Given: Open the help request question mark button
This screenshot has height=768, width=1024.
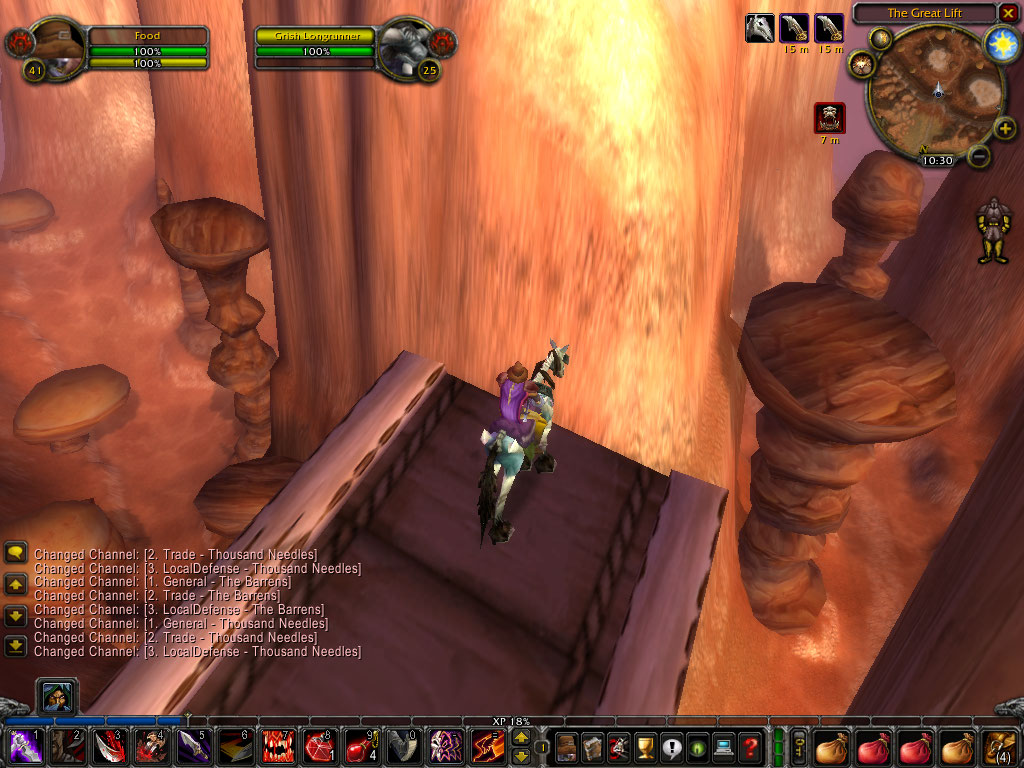Looking at the screenshot, I should click(x=750, y=746).
